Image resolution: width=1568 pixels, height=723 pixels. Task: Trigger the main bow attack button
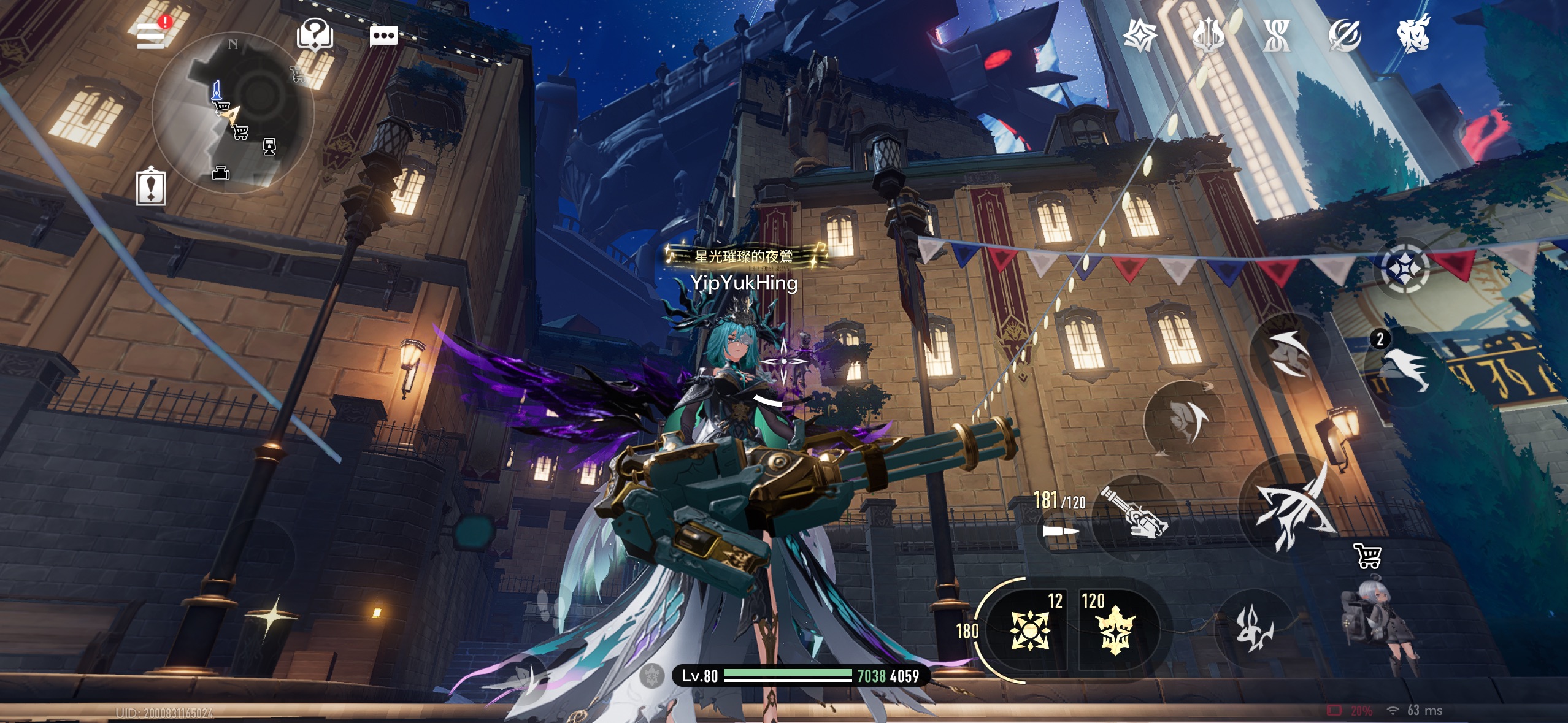(x=1294, y=507)
